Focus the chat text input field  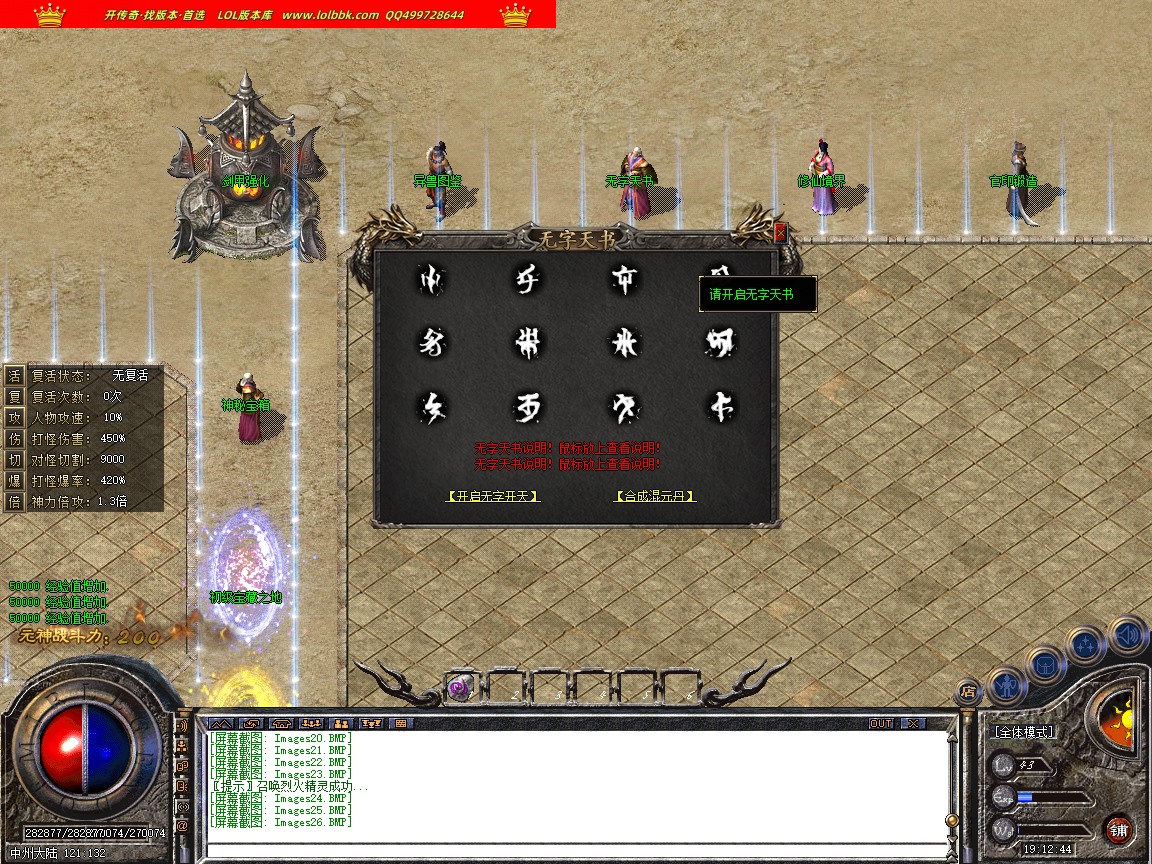pos(575,851)
